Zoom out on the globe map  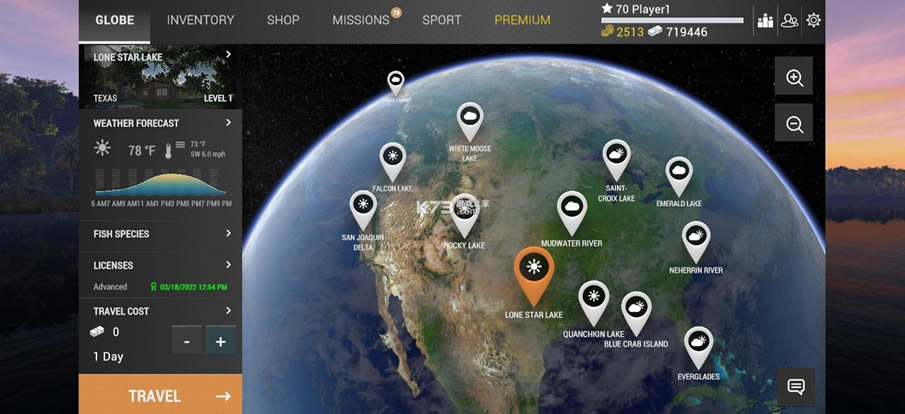(794, 124)
